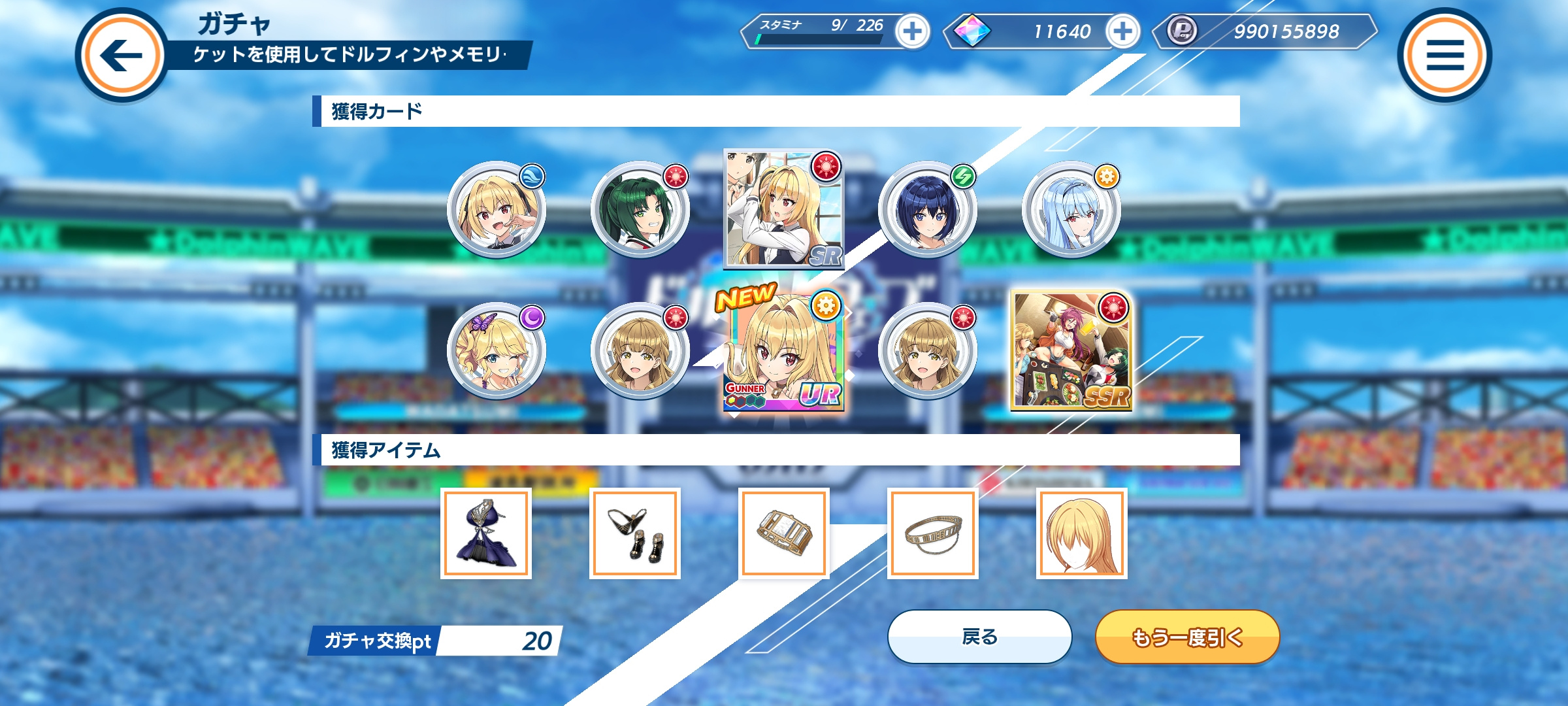Viewport: 1568px width, 706px height.
Task: Select the blonde hairstyle item
Action: point(1082,533)
